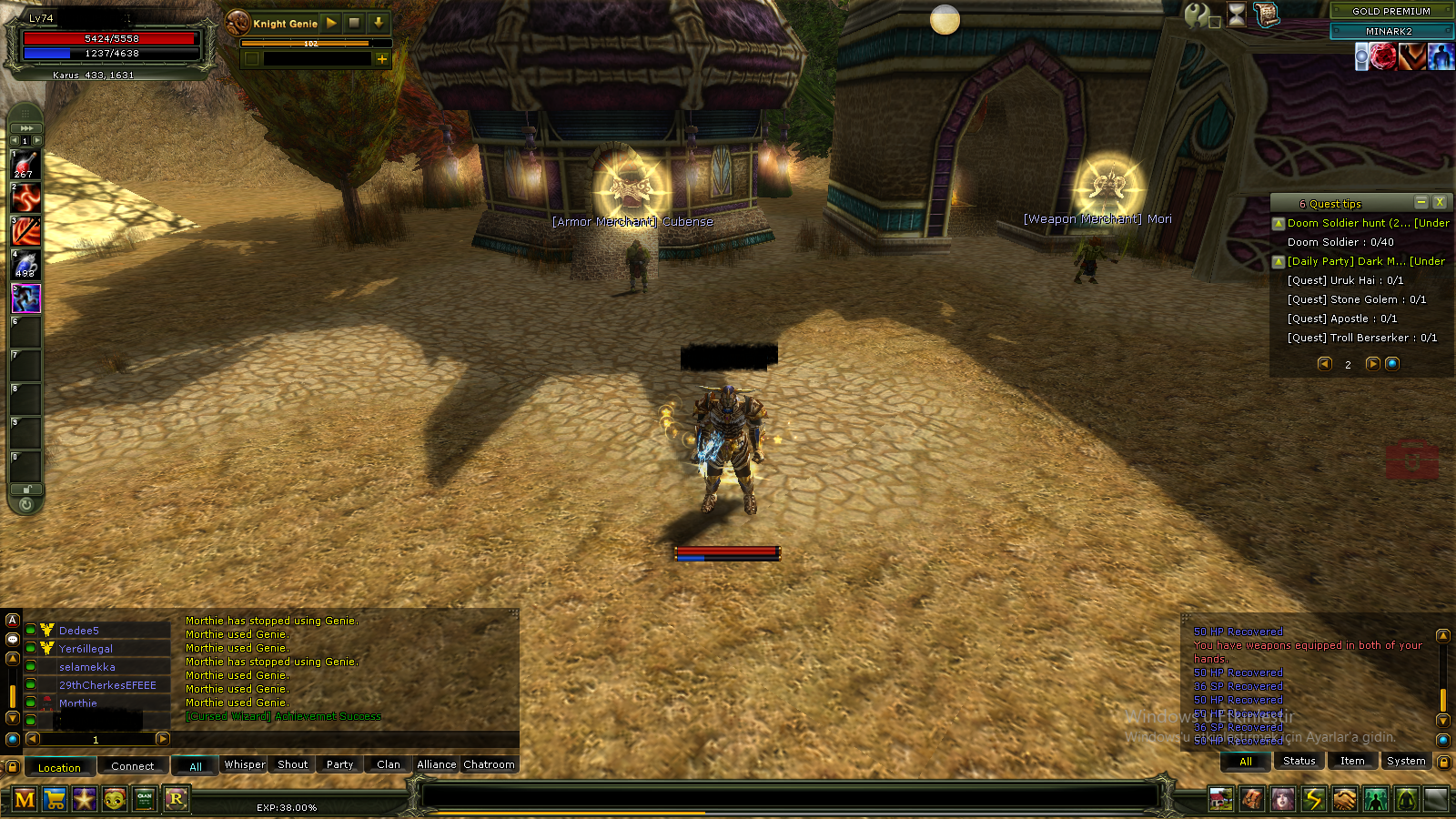This screenshot has height=819, width=1456.
Task: Switch chat to the Whisper tab
Action: 245,764
